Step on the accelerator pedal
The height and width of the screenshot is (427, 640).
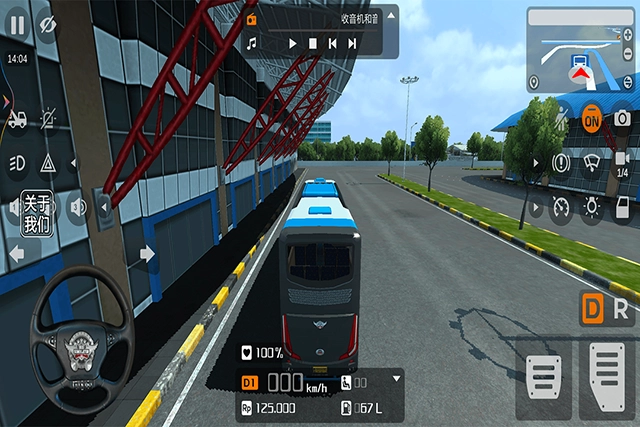(x=607, y=378)
